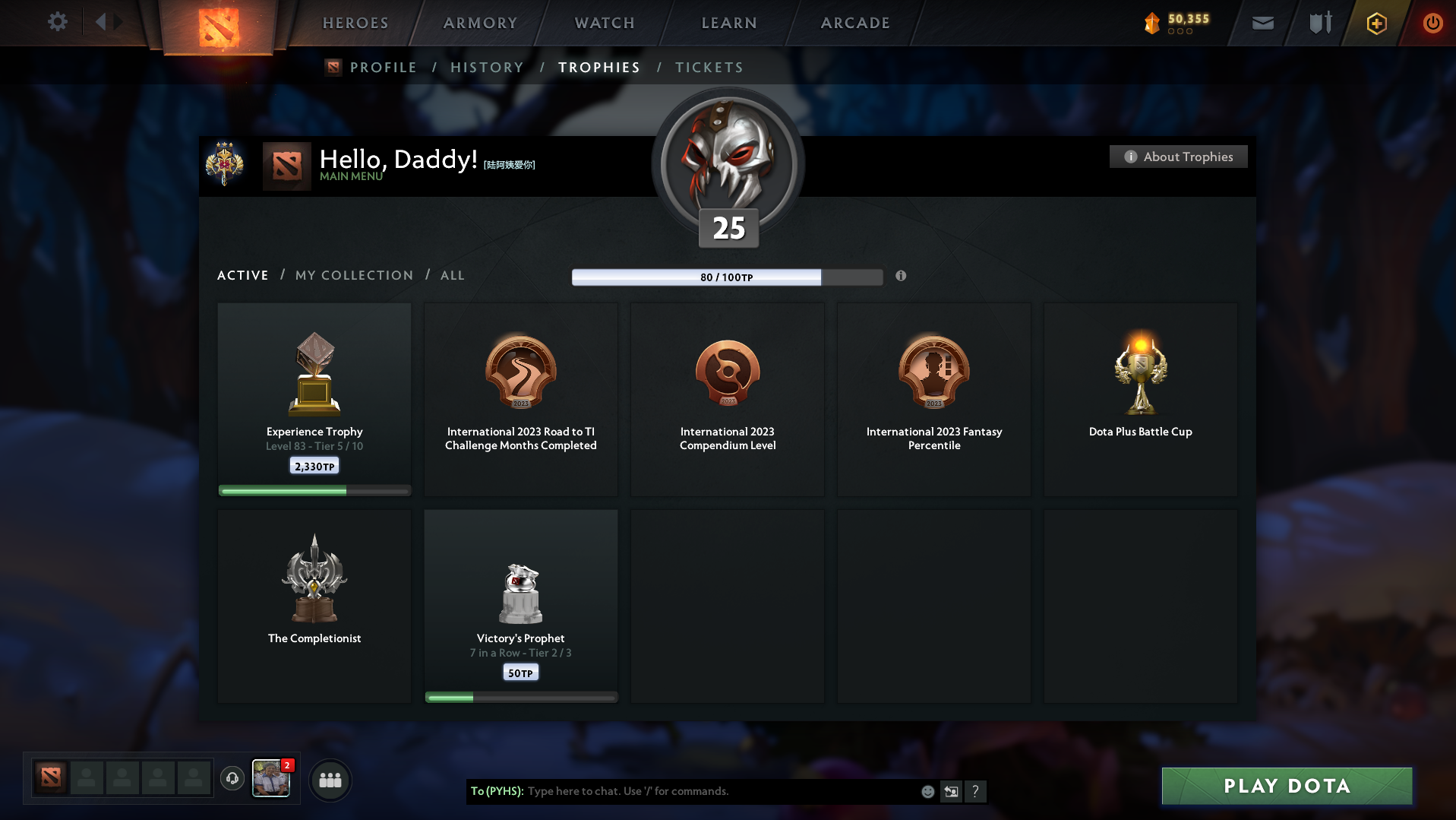Click the shards currency gem icon

[x=1153, y=24]
